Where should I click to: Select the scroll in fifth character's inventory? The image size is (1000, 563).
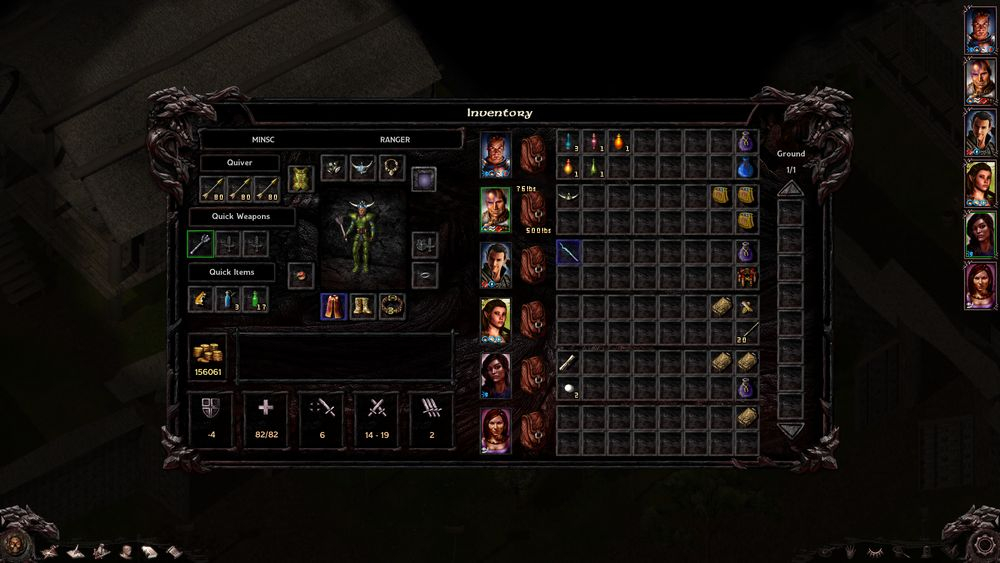568,362
